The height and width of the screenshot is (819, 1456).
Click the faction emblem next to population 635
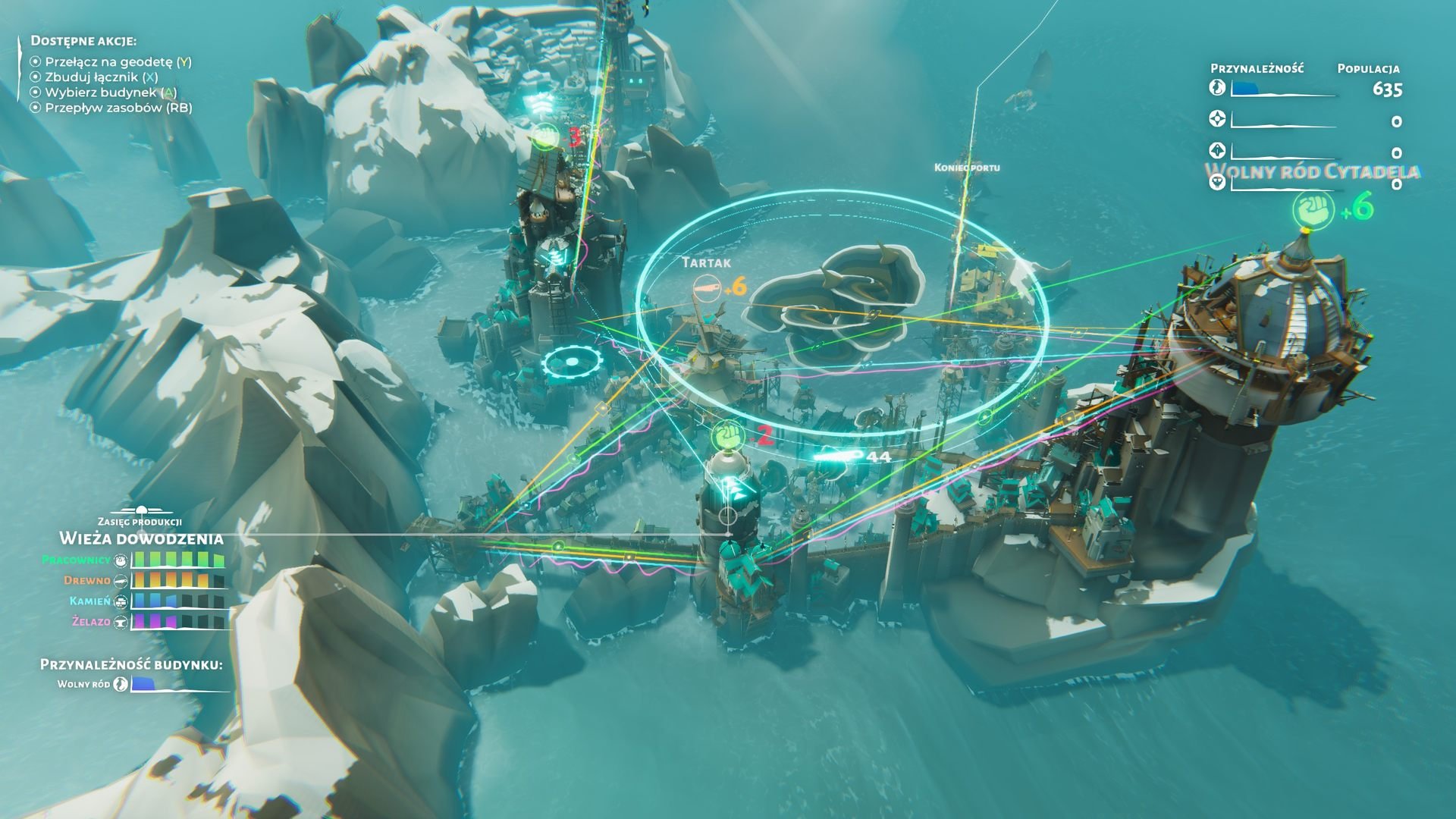(1218, 87)
